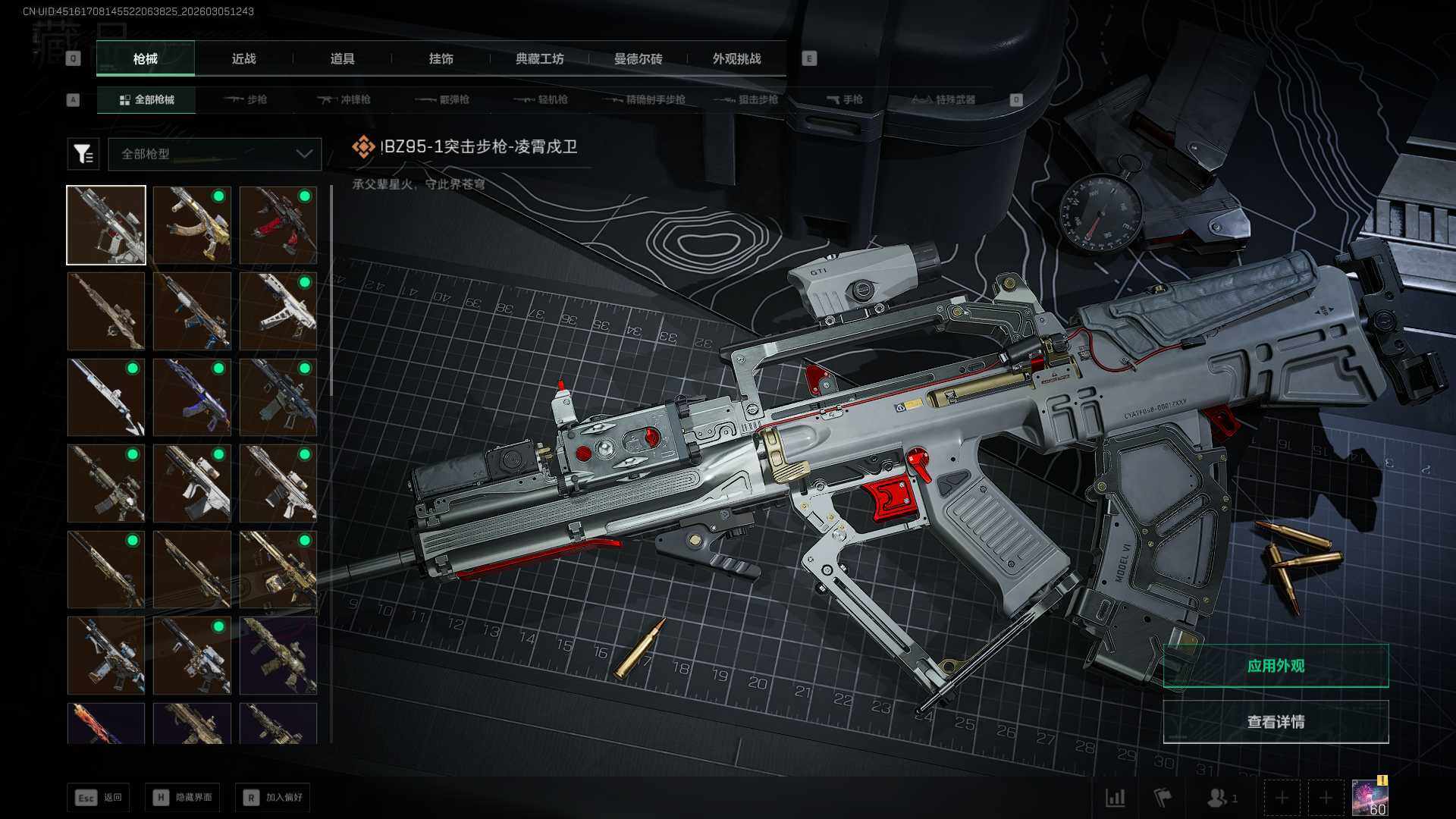The image size is (1456, 819).
Task: Show only 手枪 pistols
Action: [x=845, y=99]
